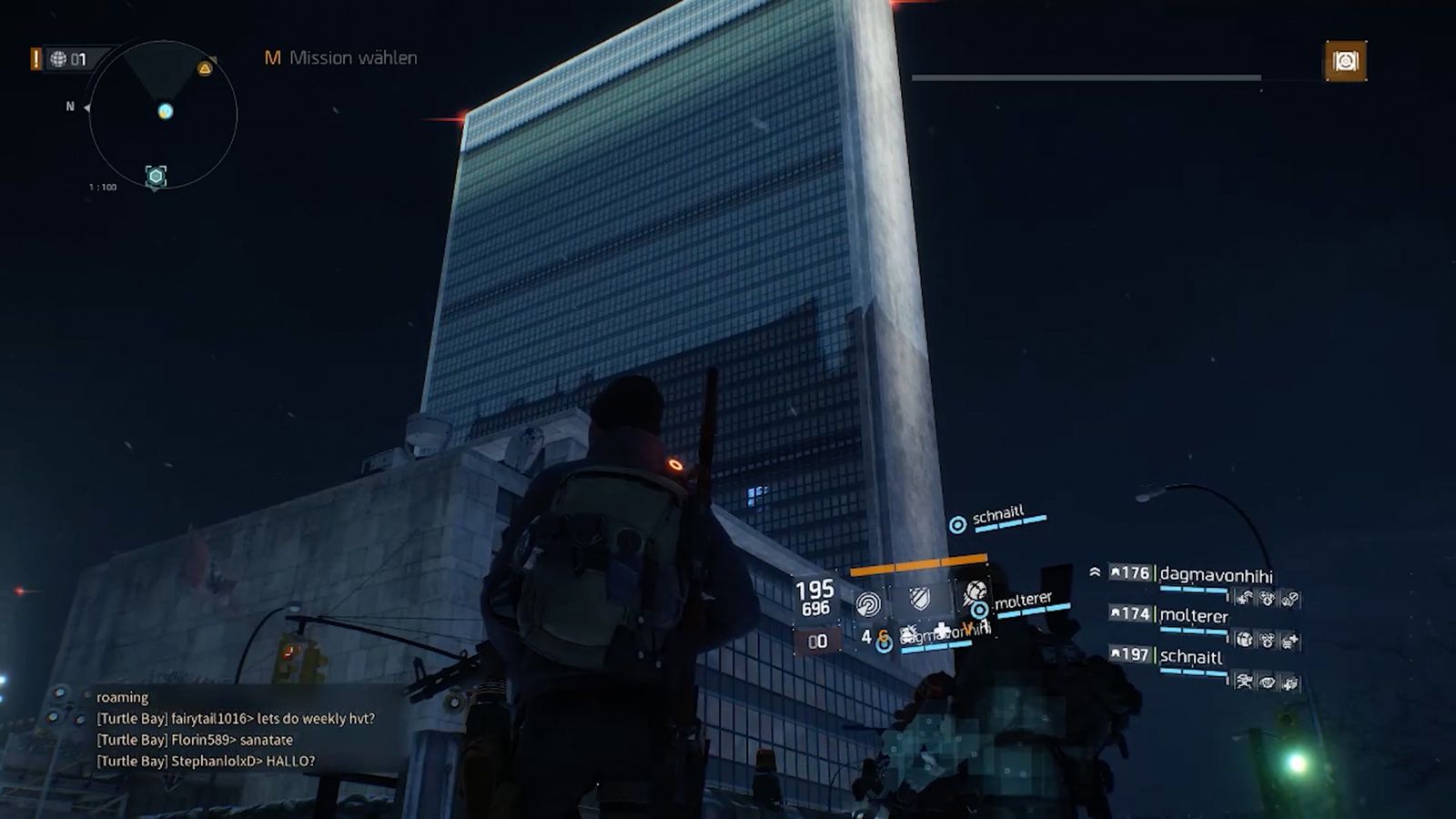Select dagmavonhihi in the group list
Image resolution: width=1456 pixels, height=819 pixels.
coord(1216,575)
